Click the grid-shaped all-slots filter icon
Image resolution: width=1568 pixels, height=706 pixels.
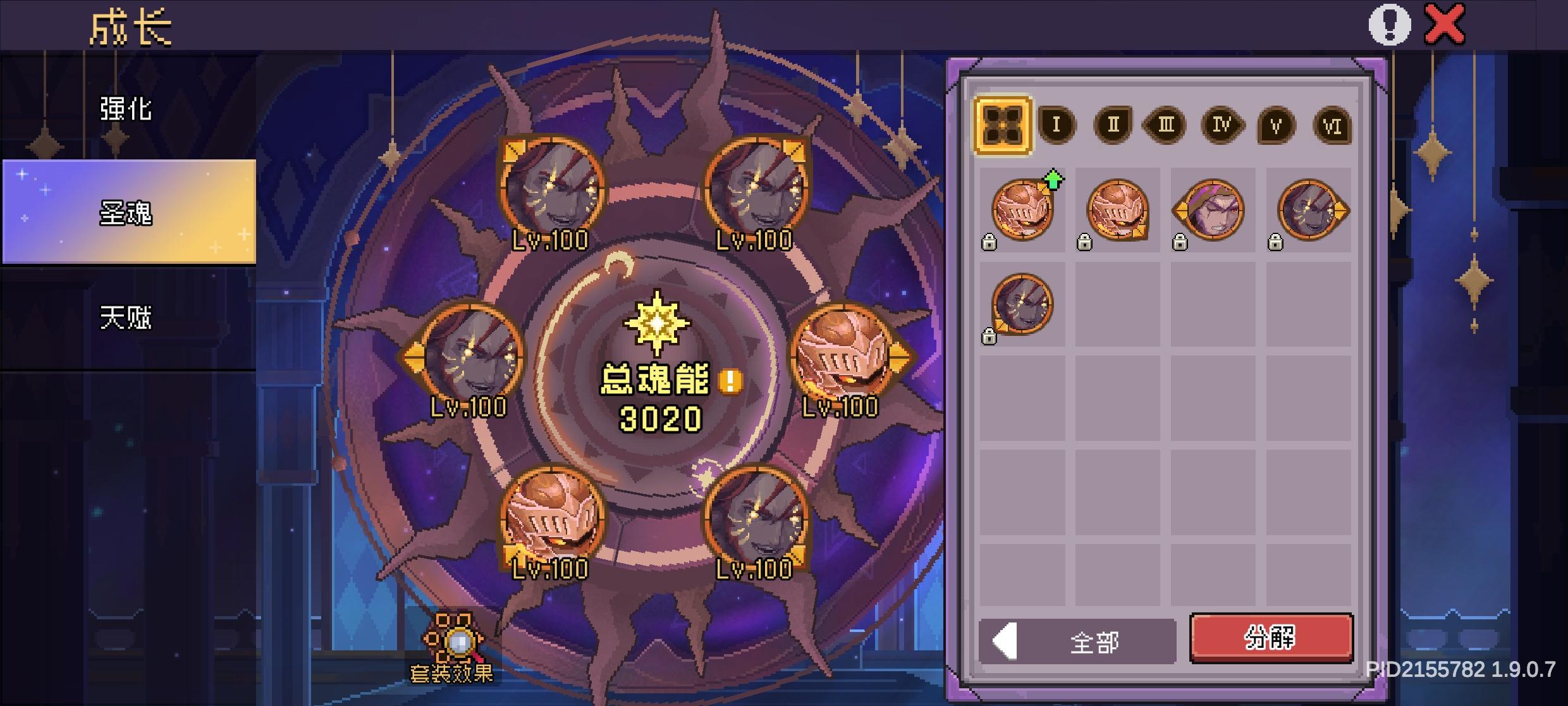(x=1004, y=124)
